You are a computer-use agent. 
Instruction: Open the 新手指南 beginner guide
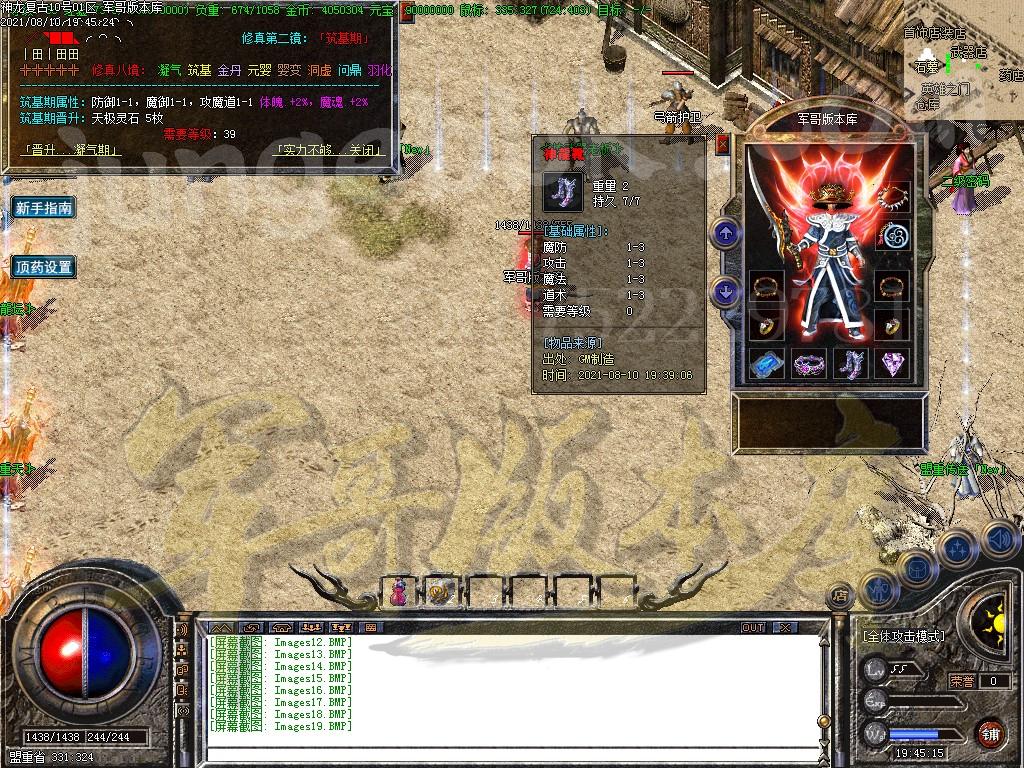click(x=44, y=208)
